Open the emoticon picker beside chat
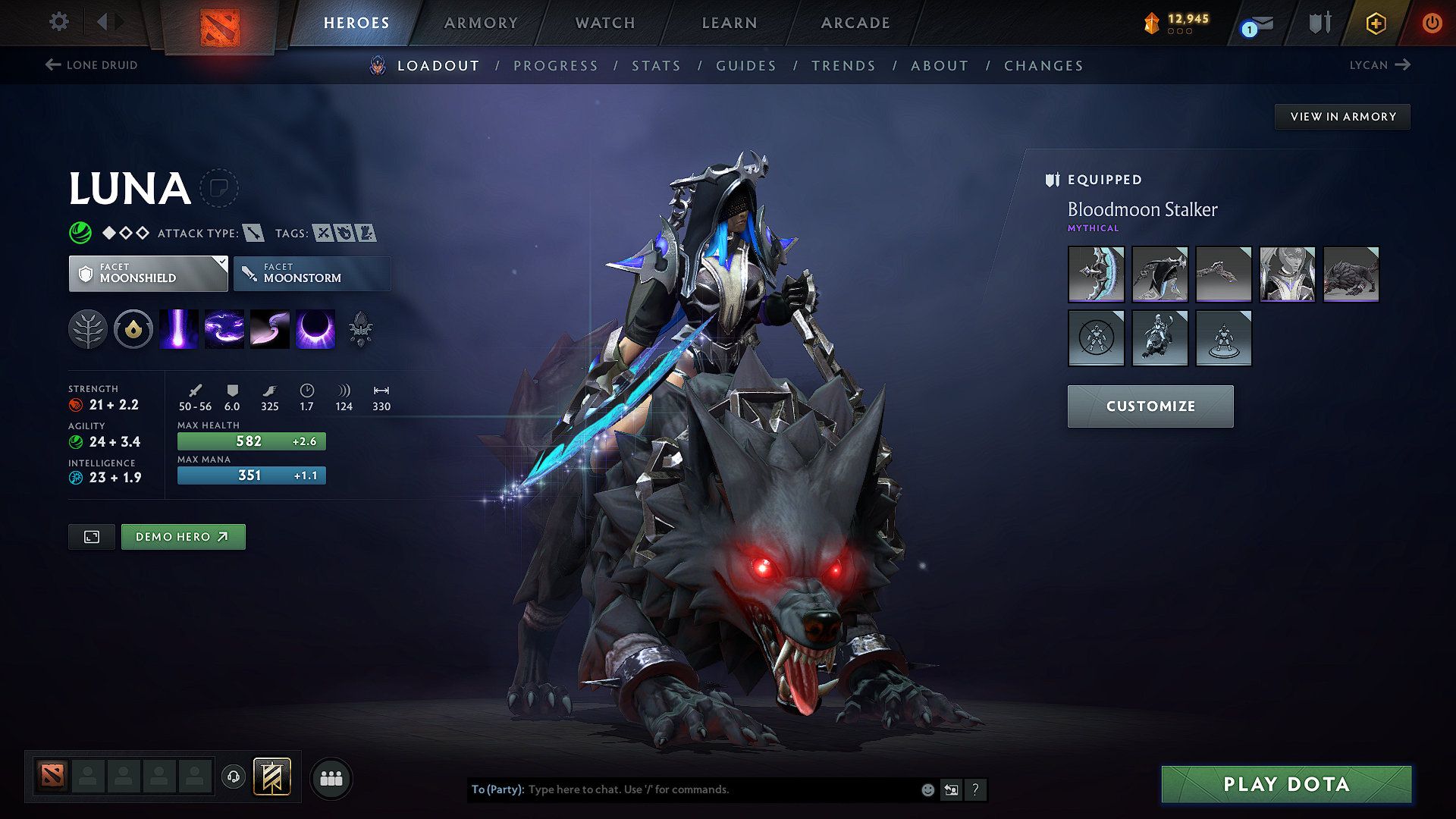This screenshot has height=819, width=1456. point(927,789)
